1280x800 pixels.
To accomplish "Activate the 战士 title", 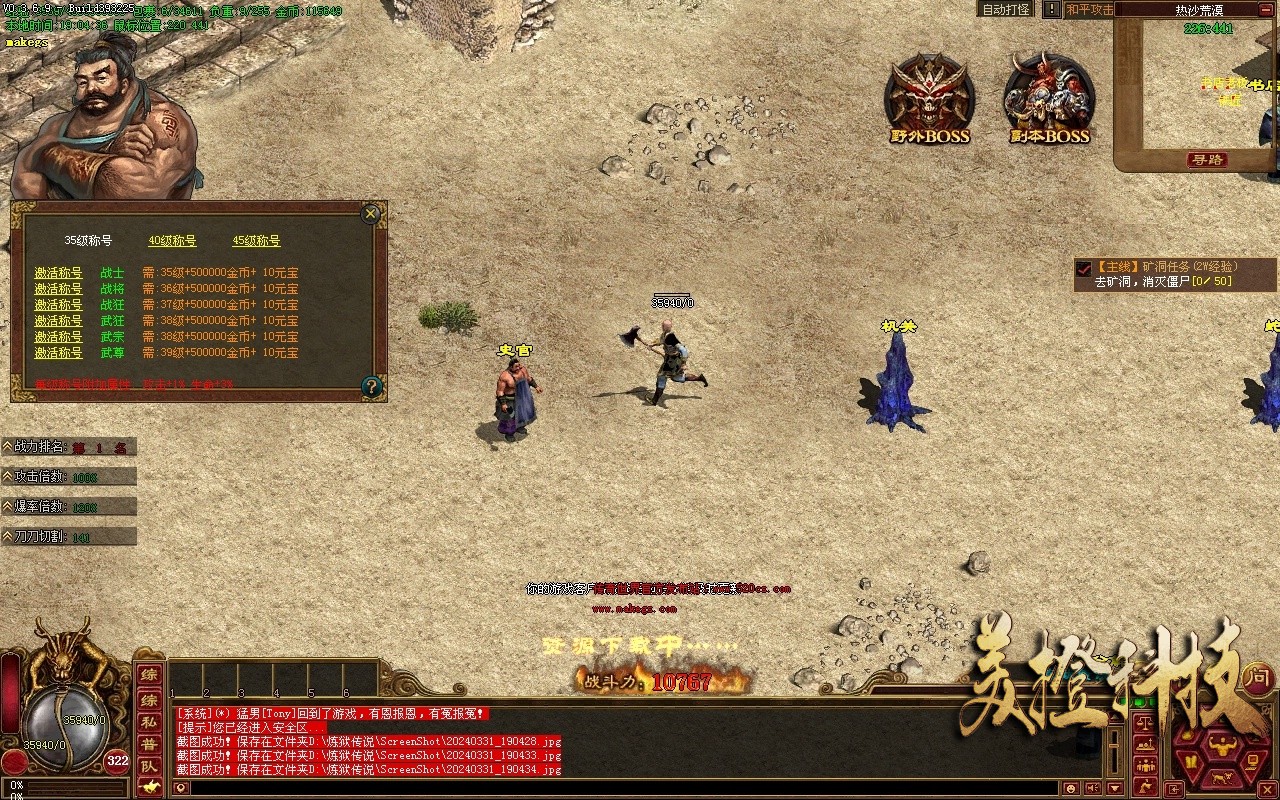I will pos(58,273).
